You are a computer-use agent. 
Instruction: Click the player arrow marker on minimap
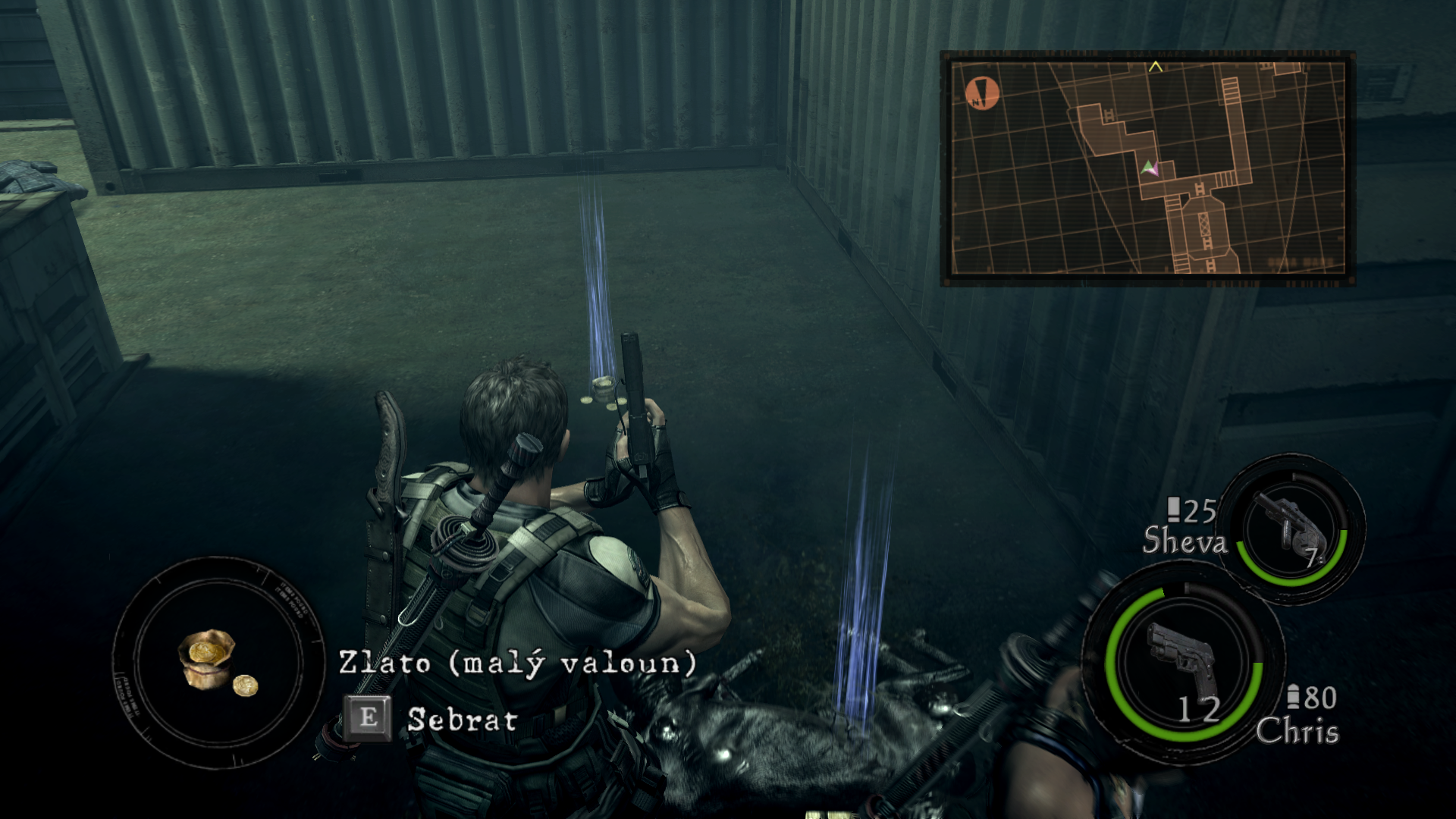pos(1150,168)
